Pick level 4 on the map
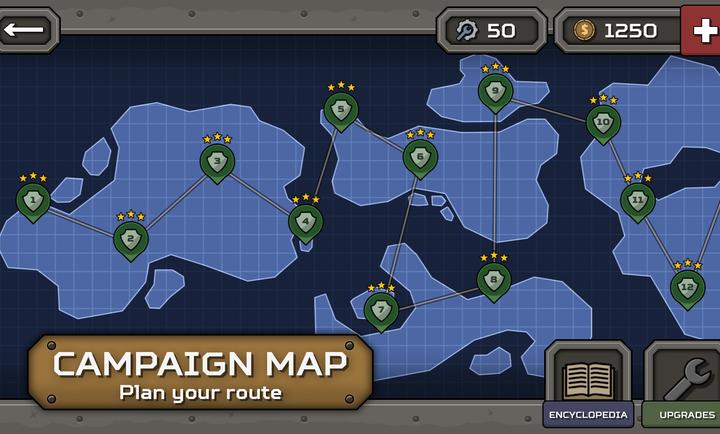This screenshot has width=720, height=434. [x=305, y=221]
